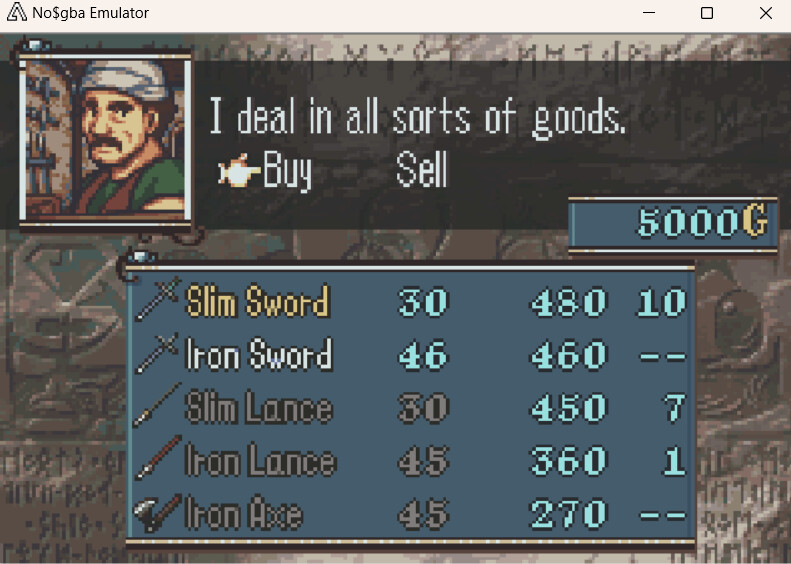
Task: Close the No$gba Emulator window
Action: click(765, 14)
